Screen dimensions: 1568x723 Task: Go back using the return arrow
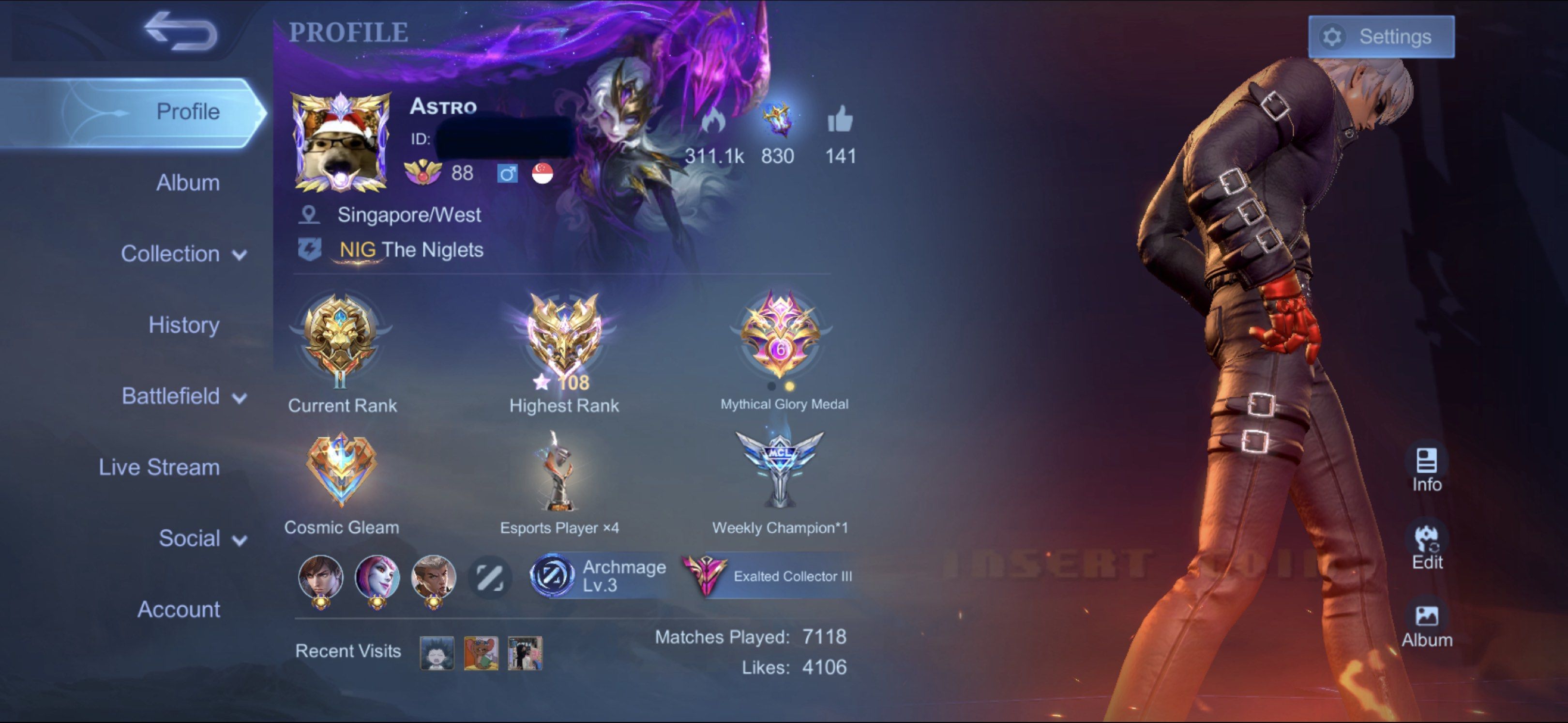point(181,31)
